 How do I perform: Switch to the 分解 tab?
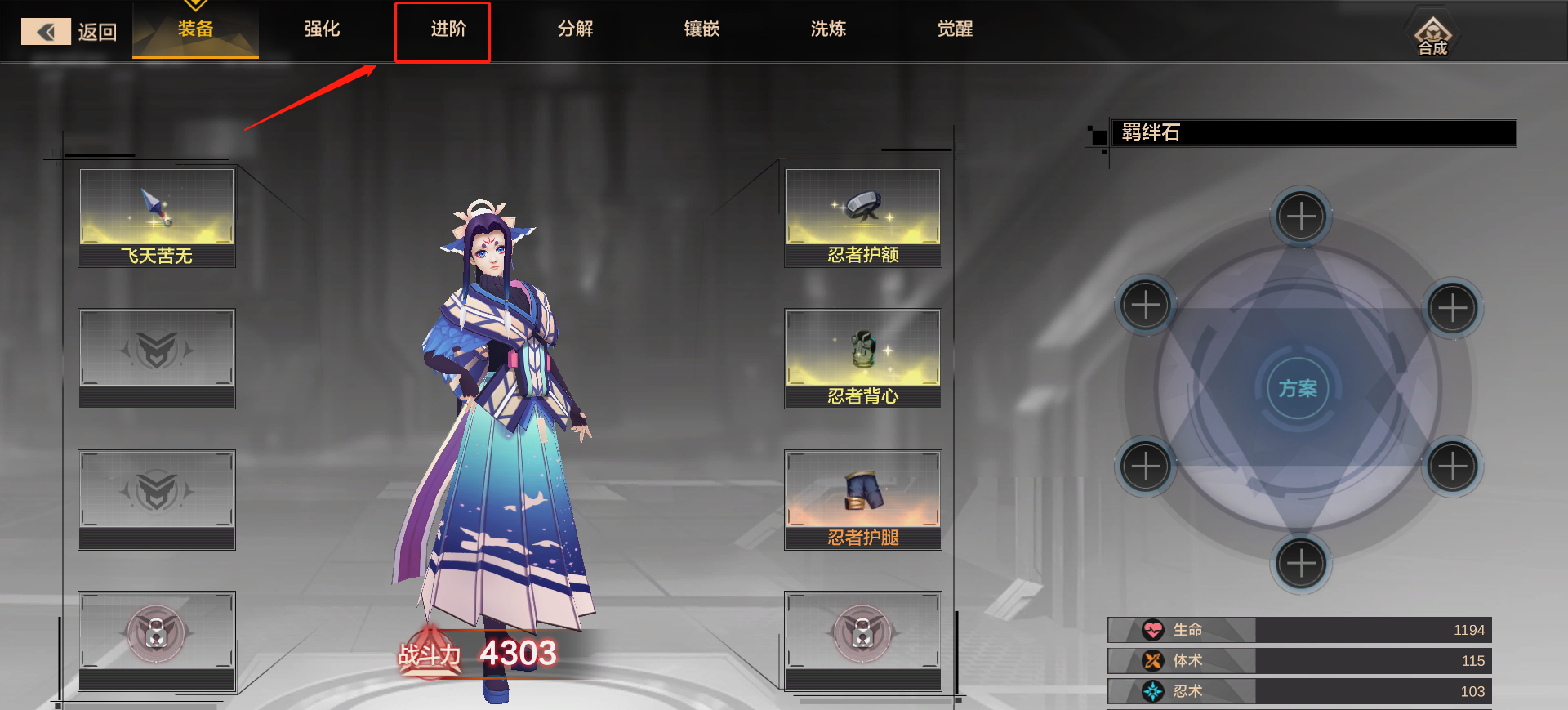575,29
